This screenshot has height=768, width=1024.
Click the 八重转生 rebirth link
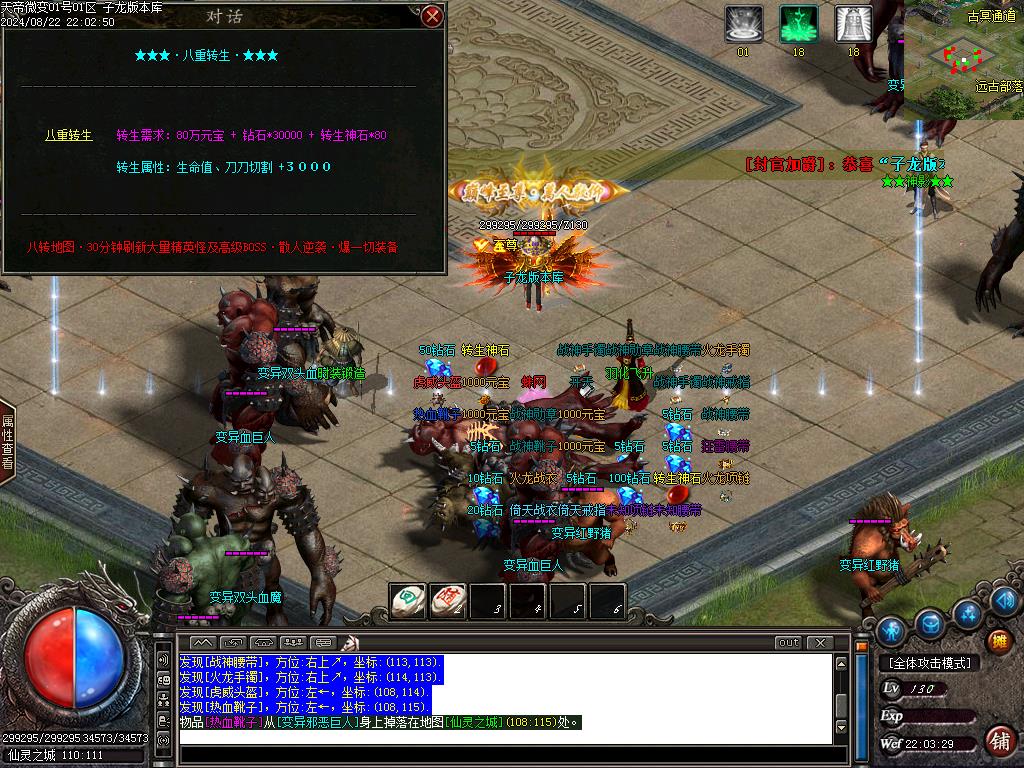click(x=69, y=135)
